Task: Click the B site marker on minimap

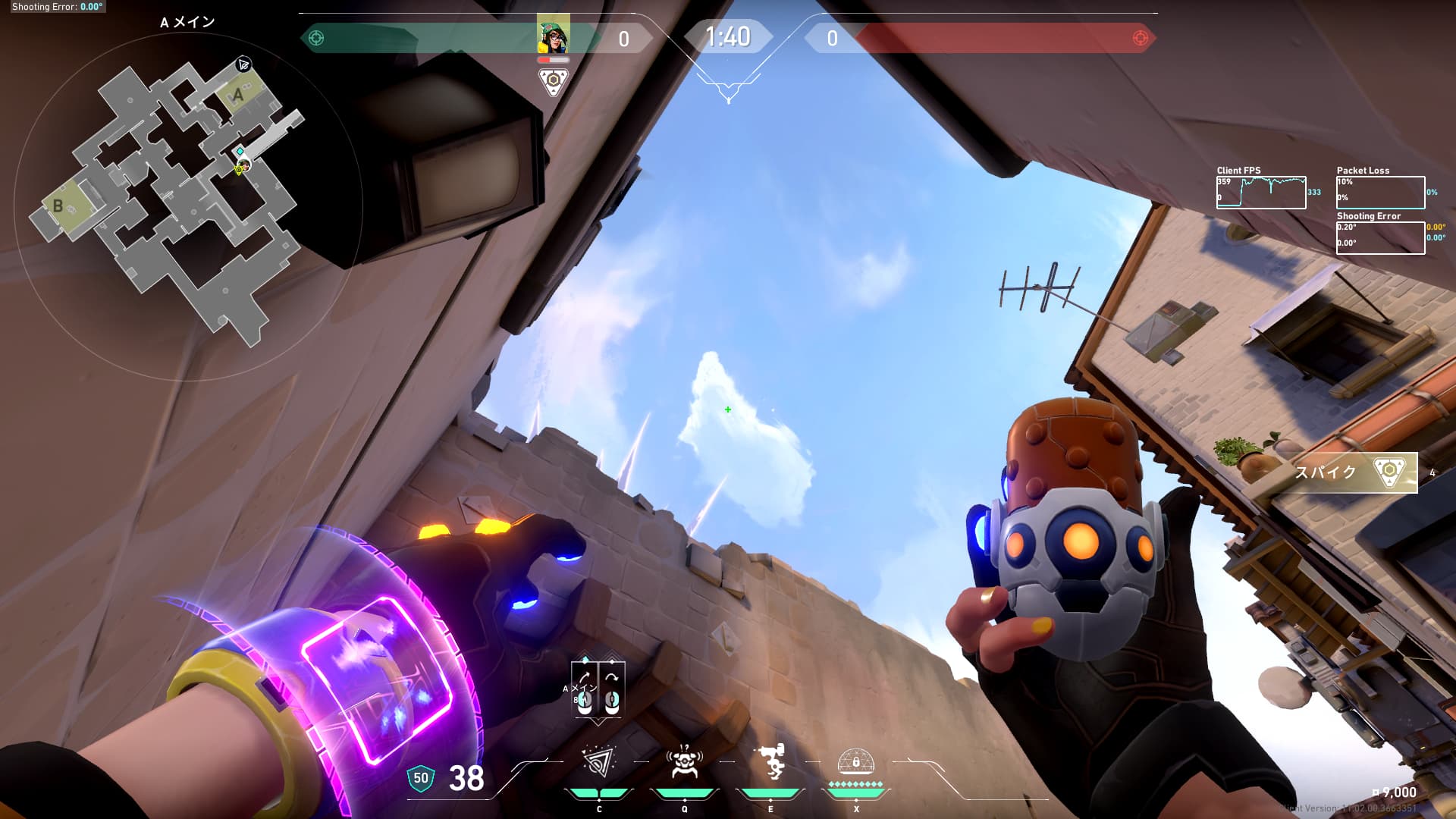Action: [58, 206]
